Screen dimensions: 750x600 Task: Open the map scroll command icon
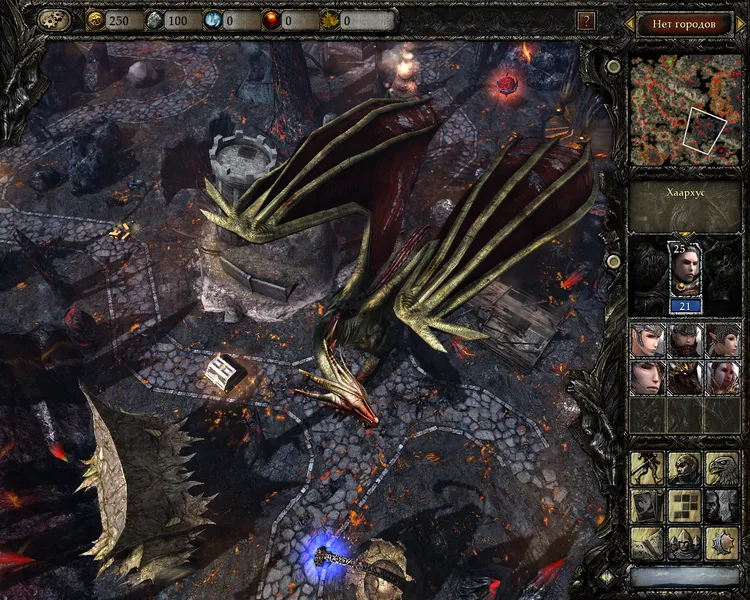(x=646, y=543)
